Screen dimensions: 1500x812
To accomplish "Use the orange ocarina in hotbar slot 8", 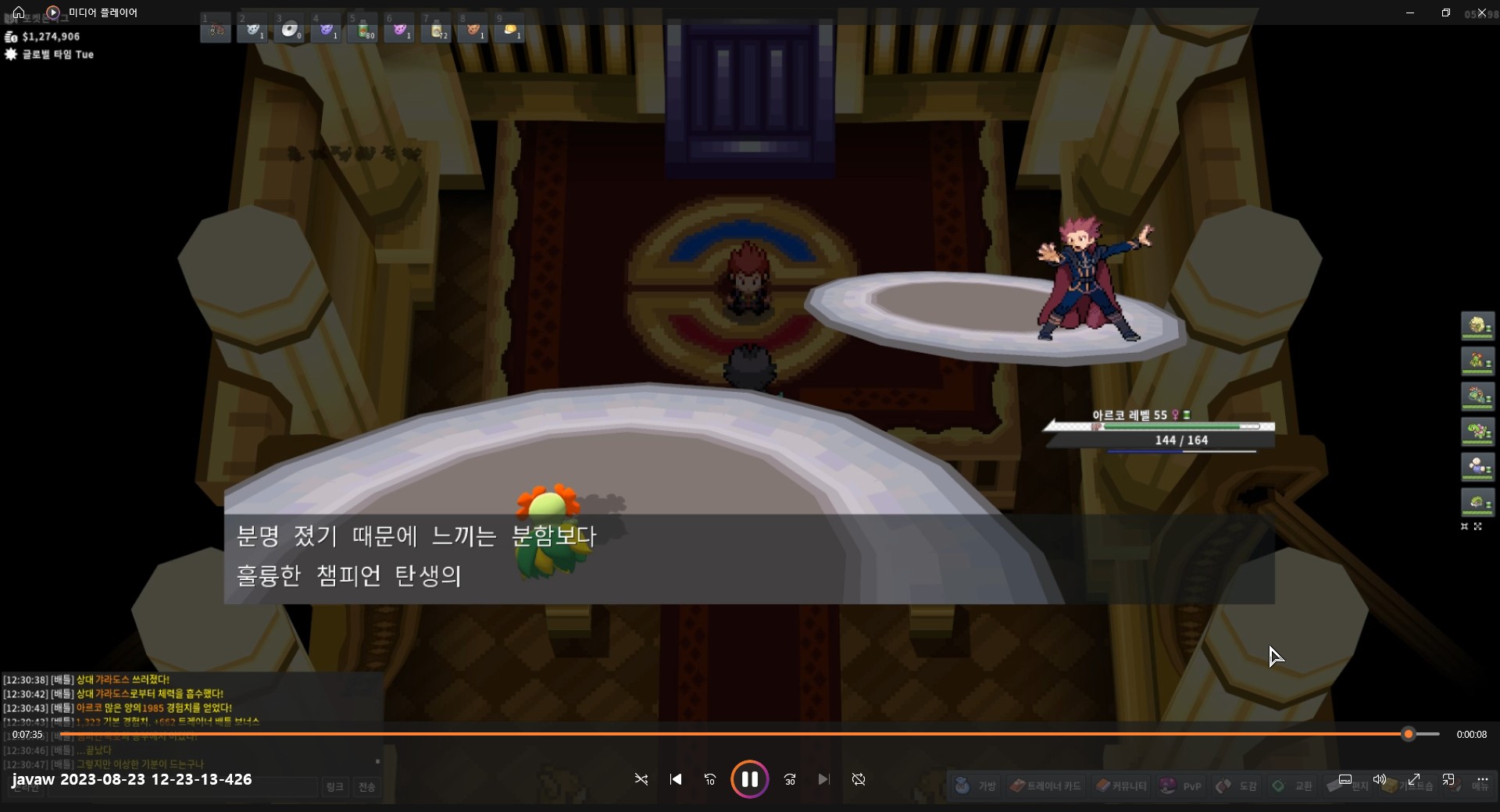I will (x=473, y=30).
